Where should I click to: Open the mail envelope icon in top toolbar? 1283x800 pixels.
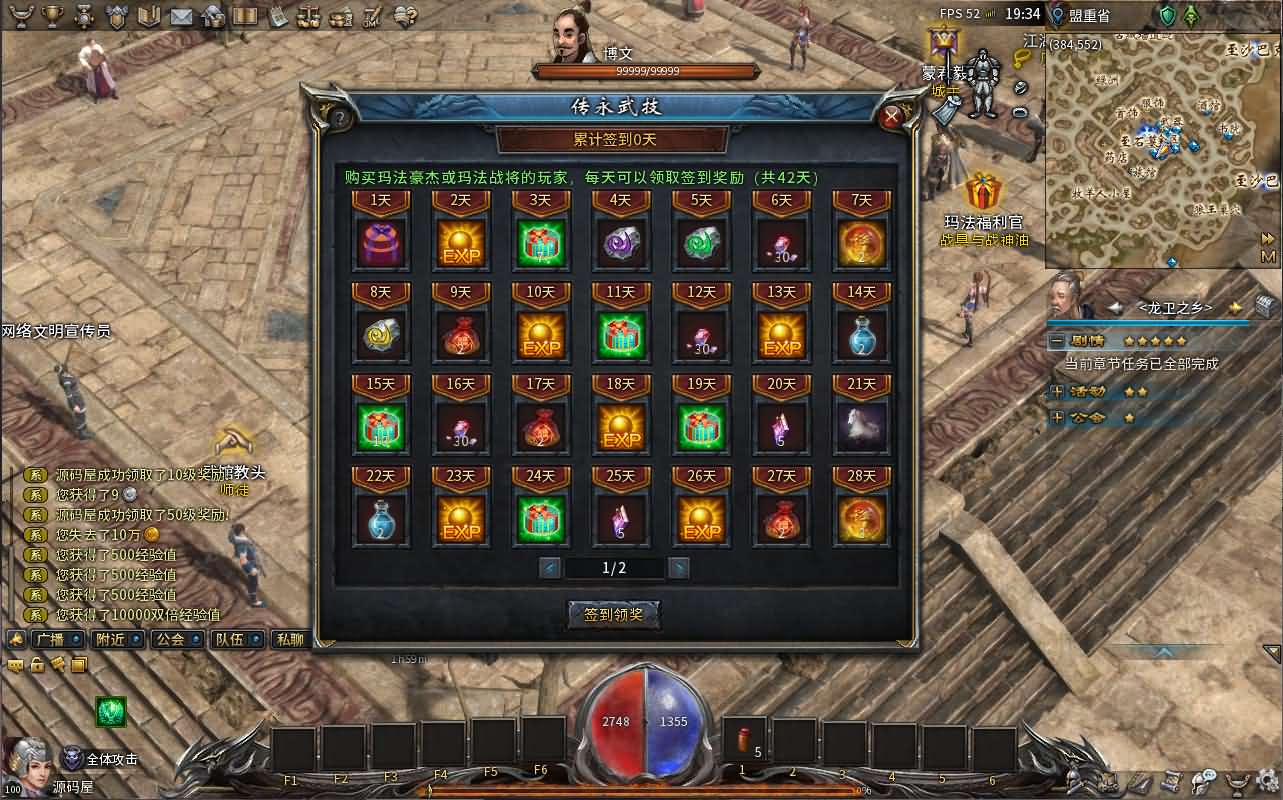click(x=181, y=16)
